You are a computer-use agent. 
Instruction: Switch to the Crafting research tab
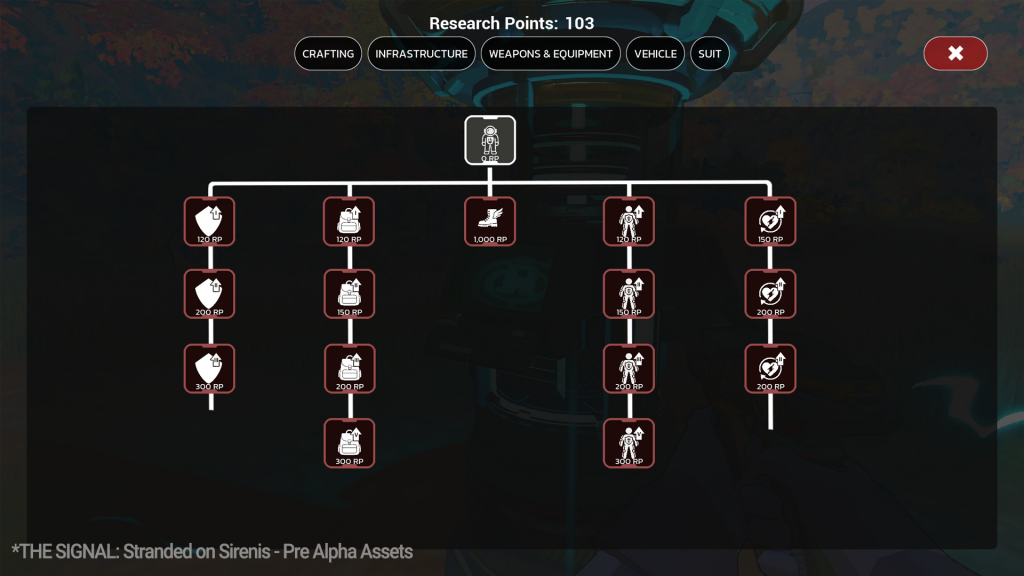(x=328, y=54)
